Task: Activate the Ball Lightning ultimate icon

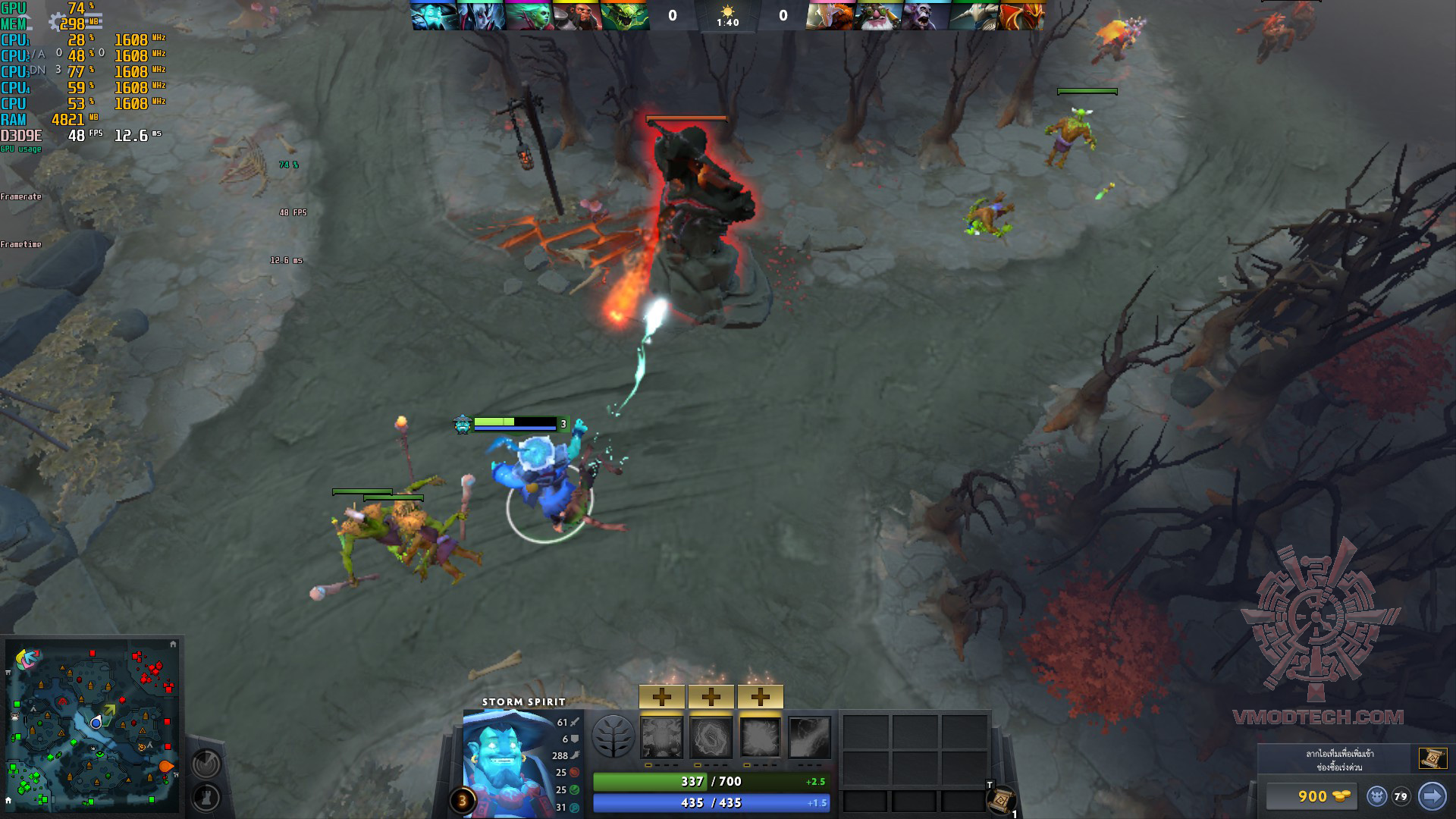Action: (x=810, y=737)
